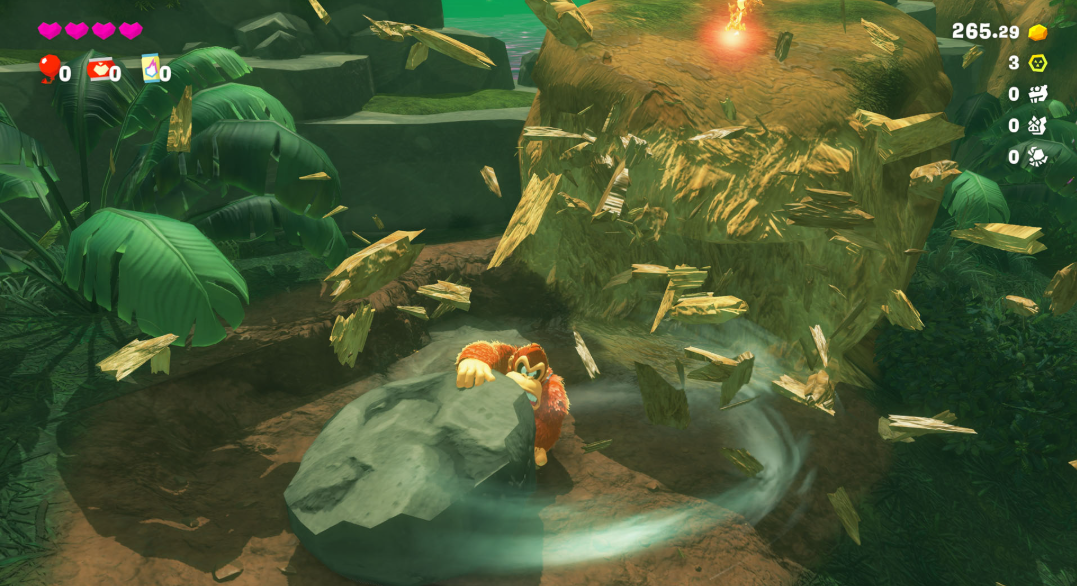Screen dimensions: 1077x586
Task: Select the middle white fossil icon
Action: (1038, 125)
